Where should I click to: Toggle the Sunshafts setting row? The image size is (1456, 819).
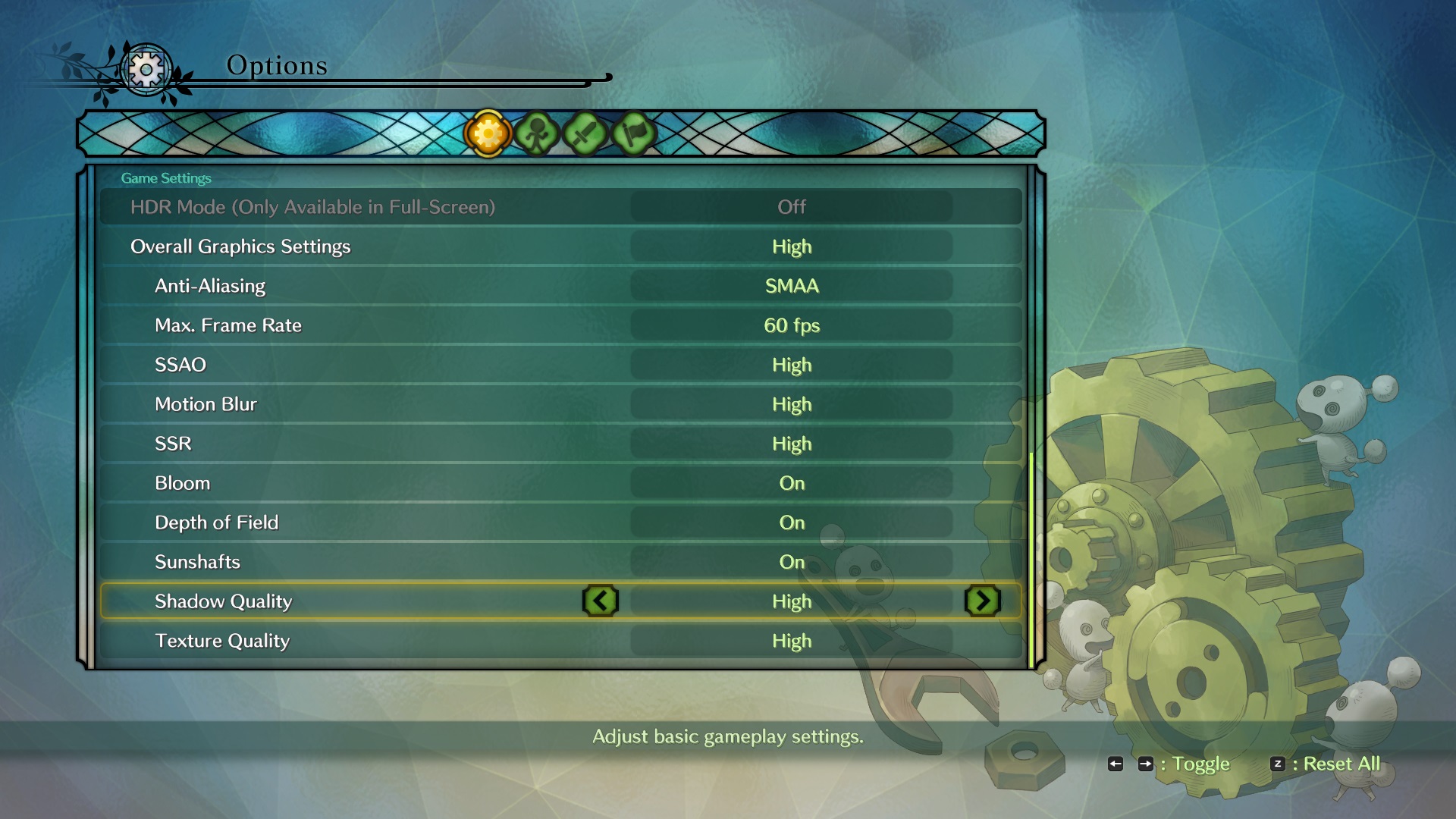[561, 562]
